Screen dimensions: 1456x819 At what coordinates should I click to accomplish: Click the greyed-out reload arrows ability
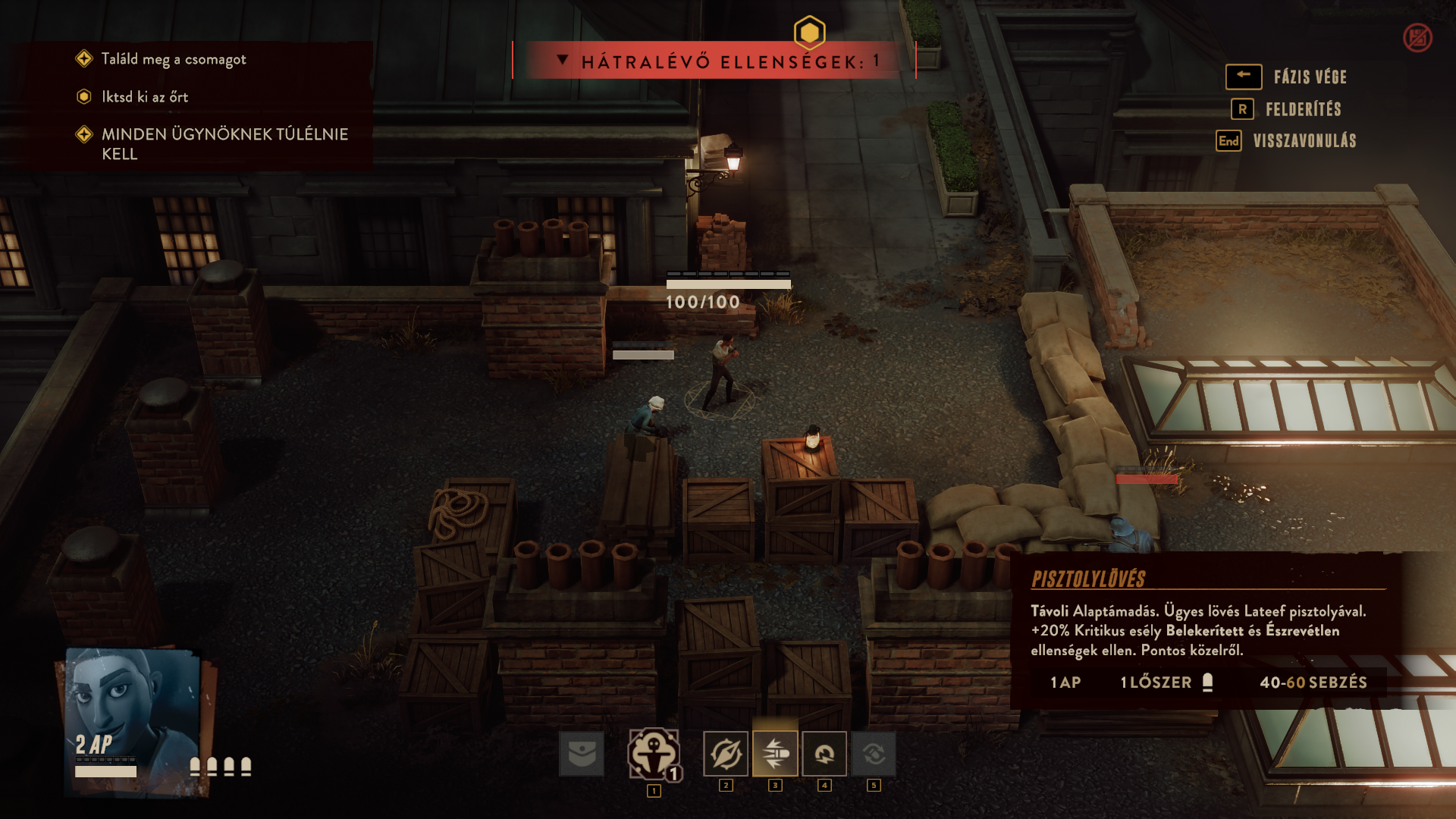(874, 754)
